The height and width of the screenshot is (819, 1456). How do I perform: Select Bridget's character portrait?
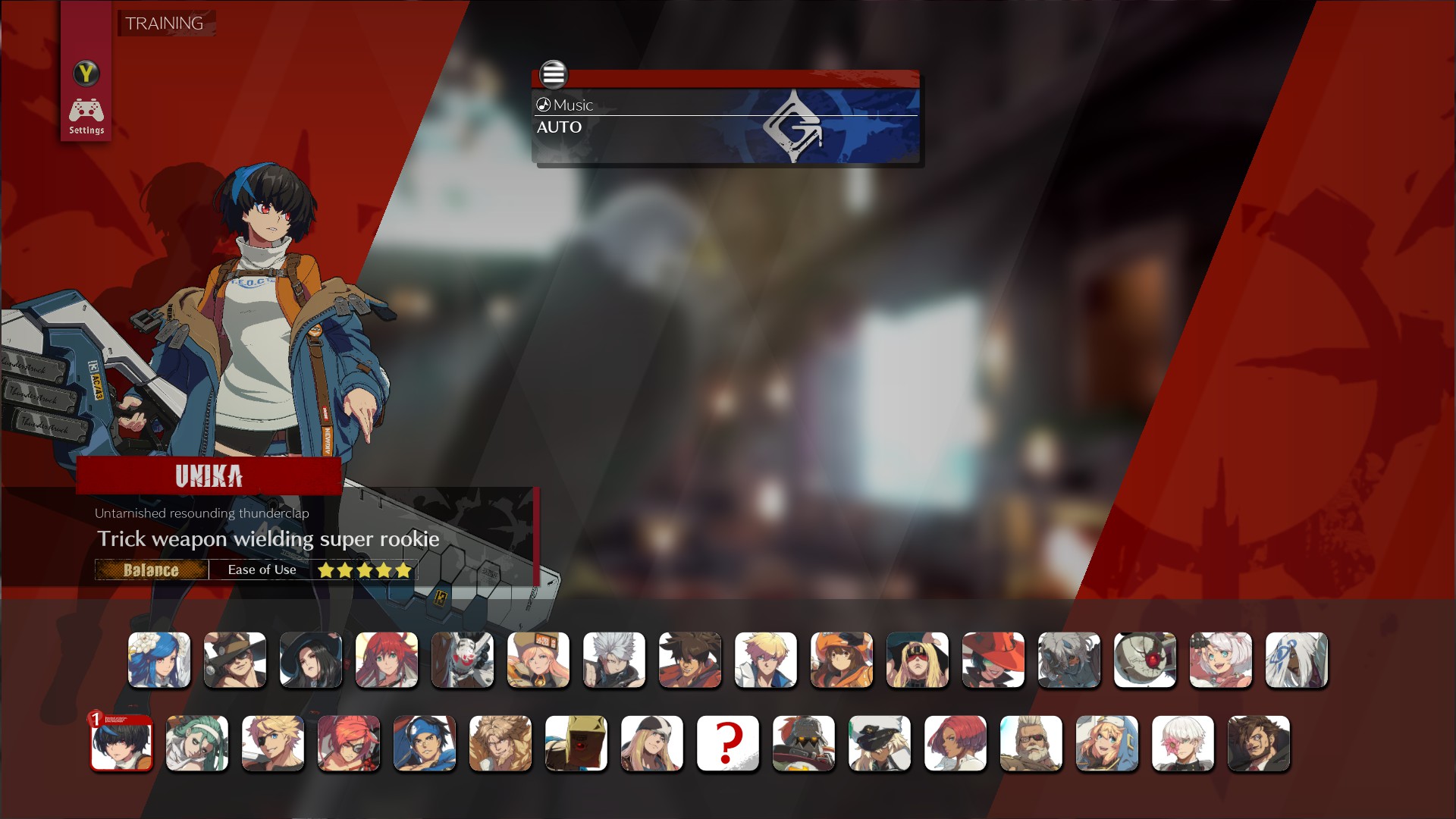click(x=1107, y=744)
